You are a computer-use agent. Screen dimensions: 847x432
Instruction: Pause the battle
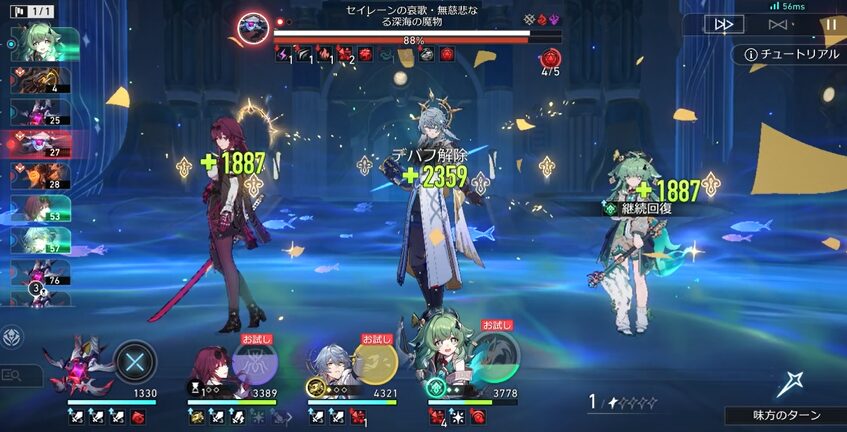point(830,25)
